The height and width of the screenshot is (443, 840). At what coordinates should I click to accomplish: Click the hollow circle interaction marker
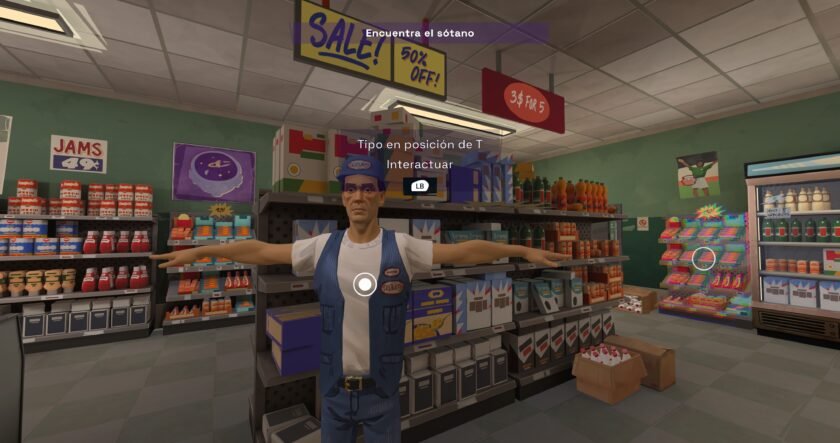tap(704, 259)
